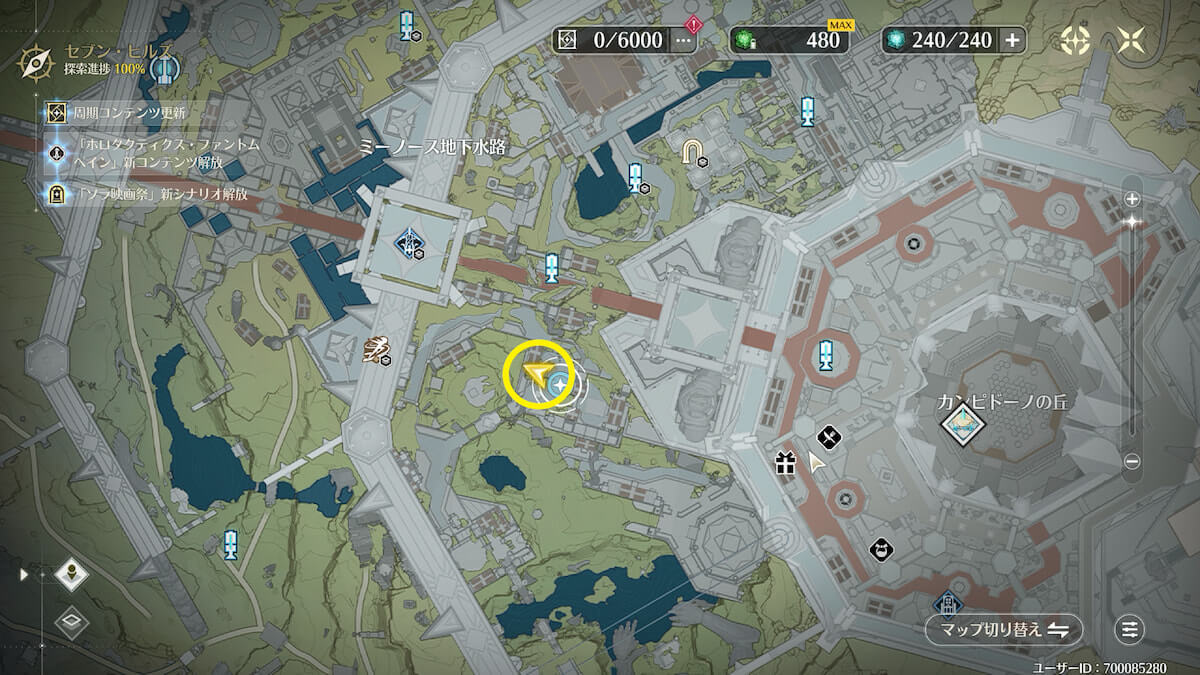Open the map filter settings icon
This screenshot has width=1200, height=675.
coord(1130,629)
